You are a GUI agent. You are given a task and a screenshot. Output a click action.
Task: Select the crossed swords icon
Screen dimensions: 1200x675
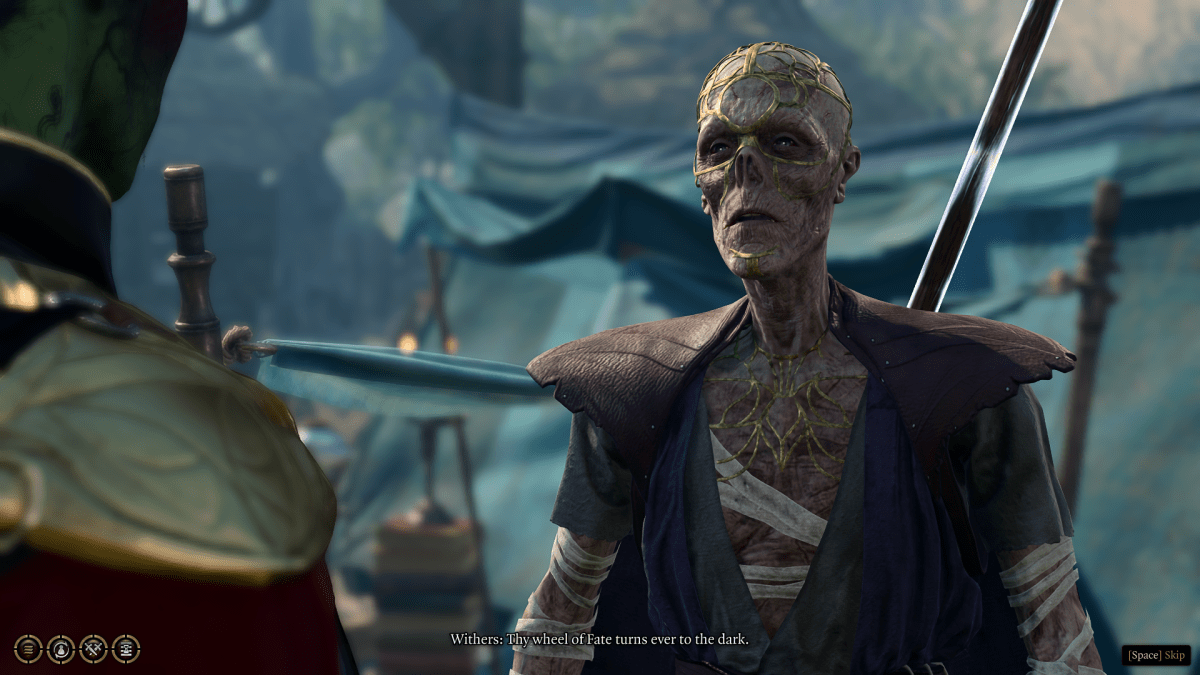click(x=93, y=649)
